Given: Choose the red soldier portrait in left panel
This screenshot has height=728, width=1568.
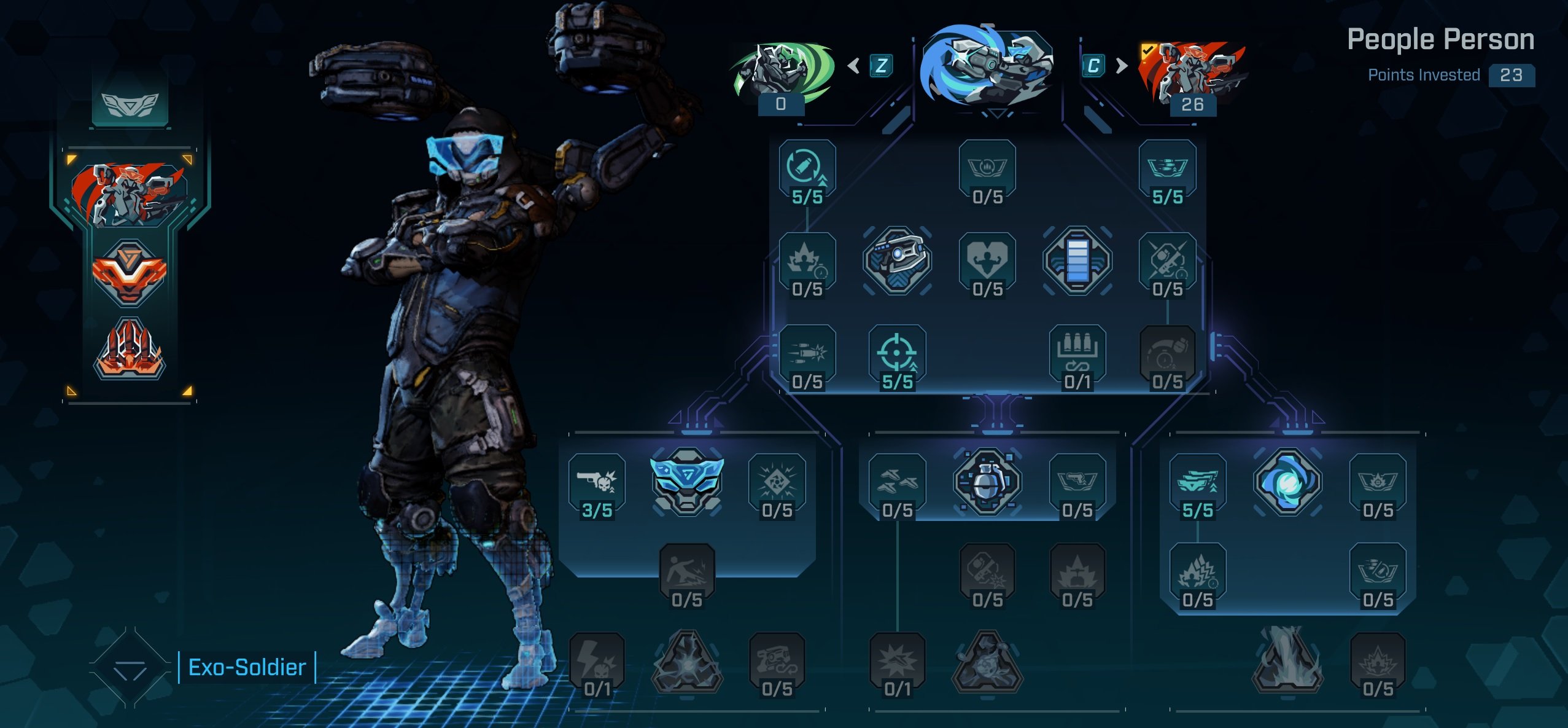Looking at the screenshot, I should pos(129,194).
